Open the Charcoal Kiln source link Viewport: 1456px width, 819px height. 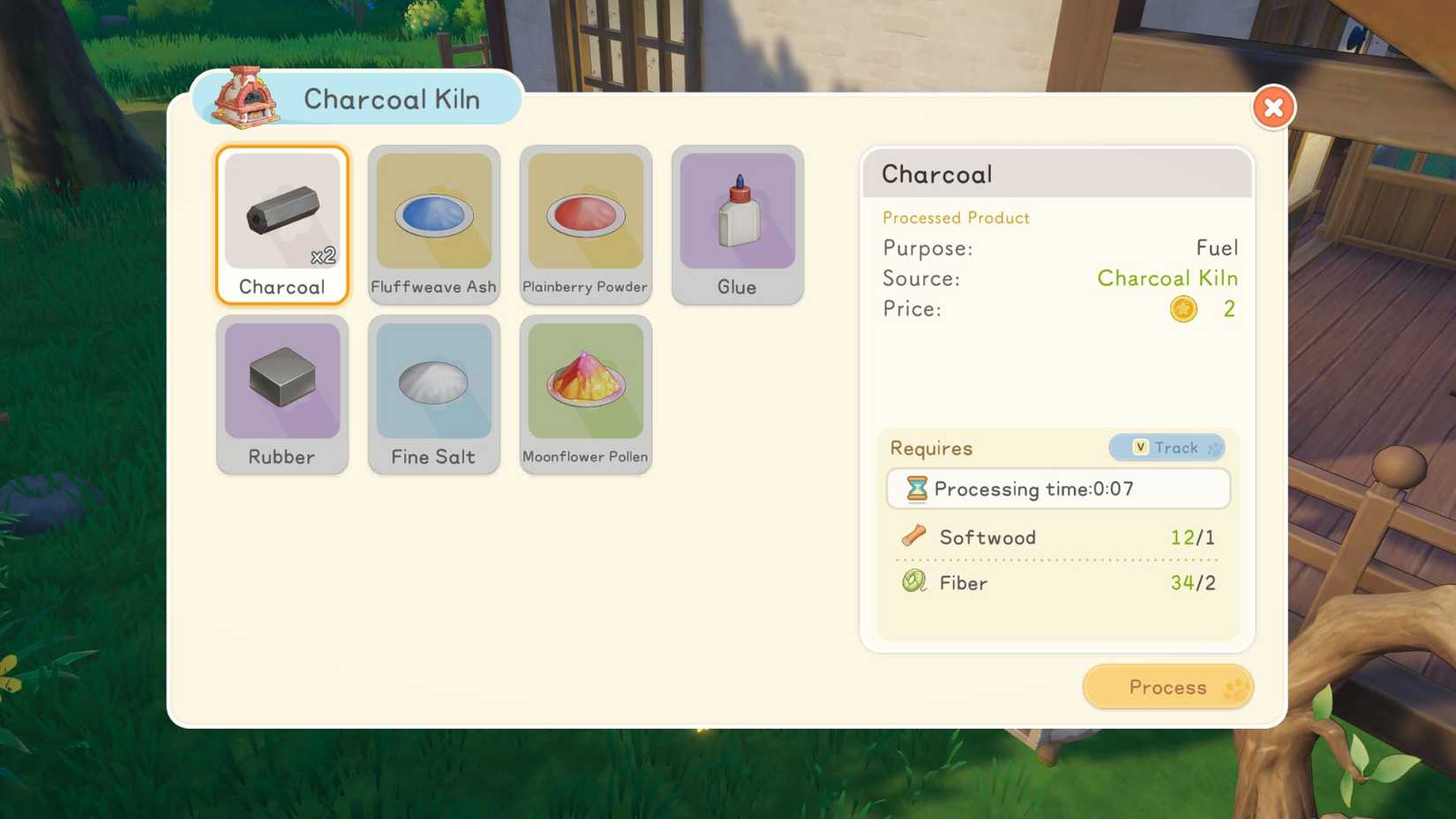coord(1167,278)
